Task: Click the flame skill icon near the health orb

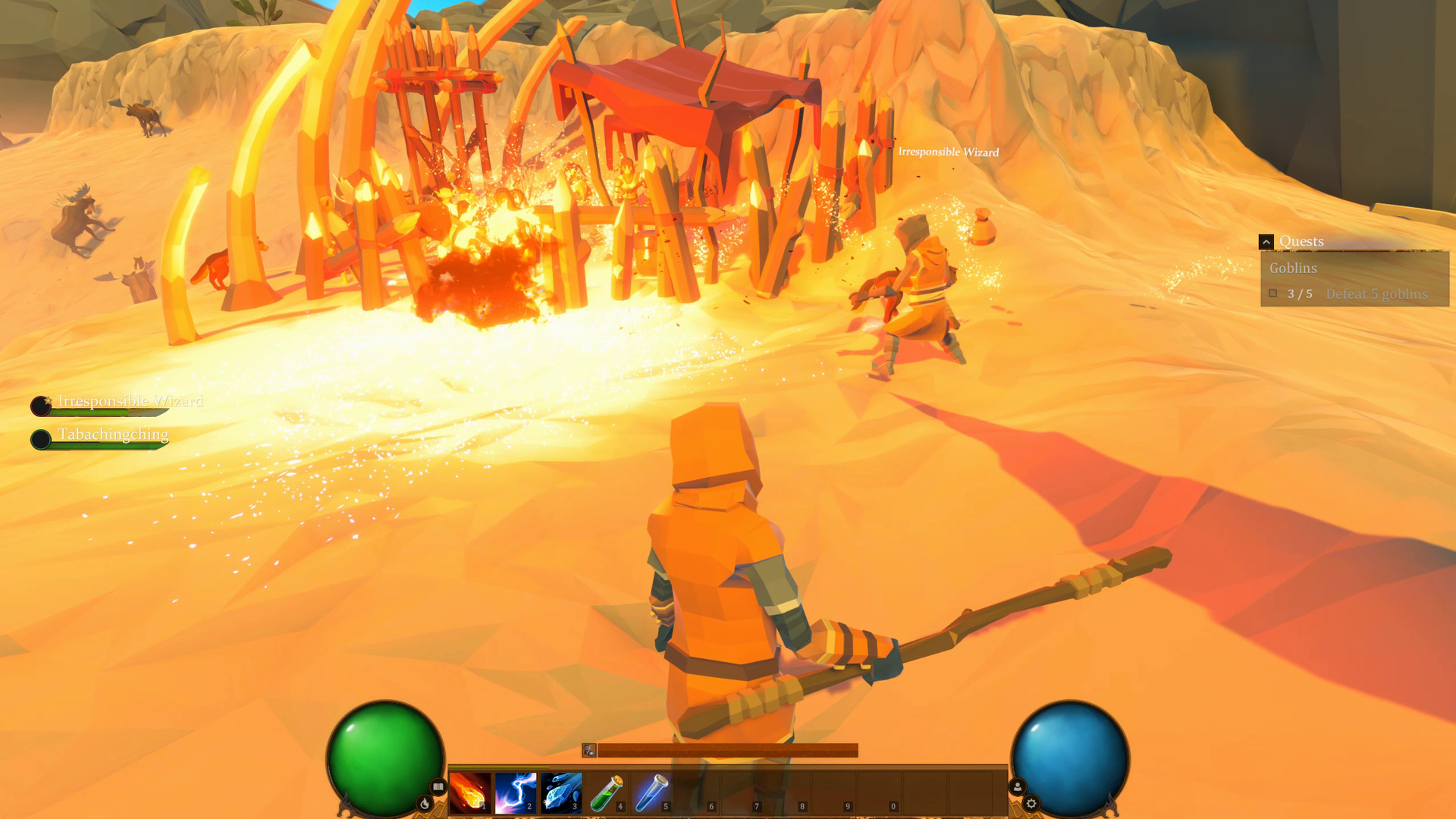Action: coord(426,802)
